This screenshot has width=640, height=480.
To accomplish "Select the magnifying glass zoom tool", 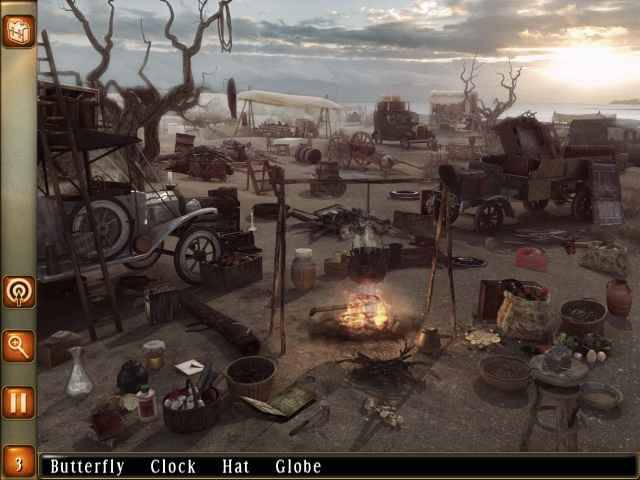I will pos(18,346).
